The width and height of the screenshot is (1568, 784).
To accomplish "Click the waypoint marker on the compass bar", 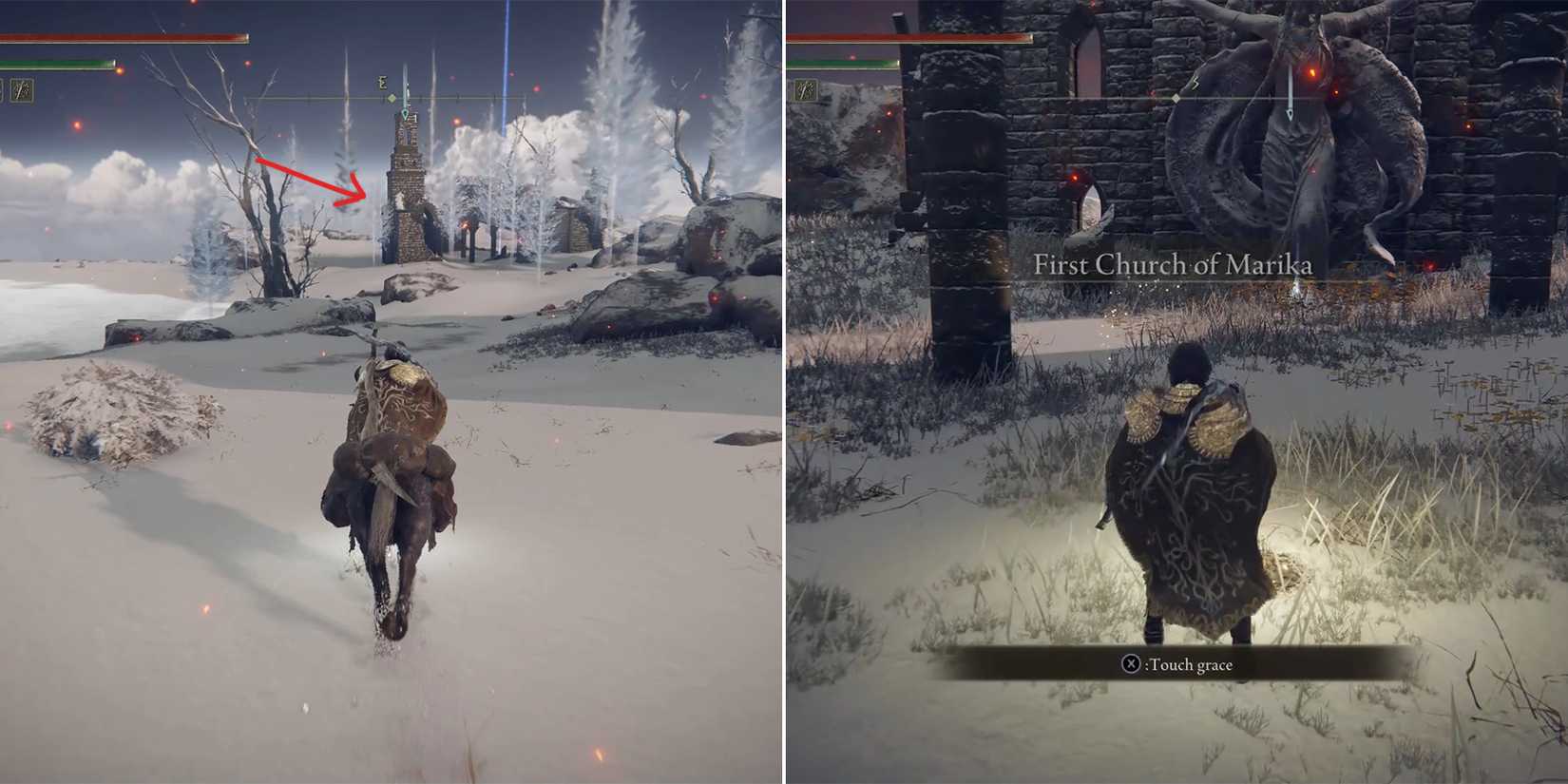I will [404, 115].
